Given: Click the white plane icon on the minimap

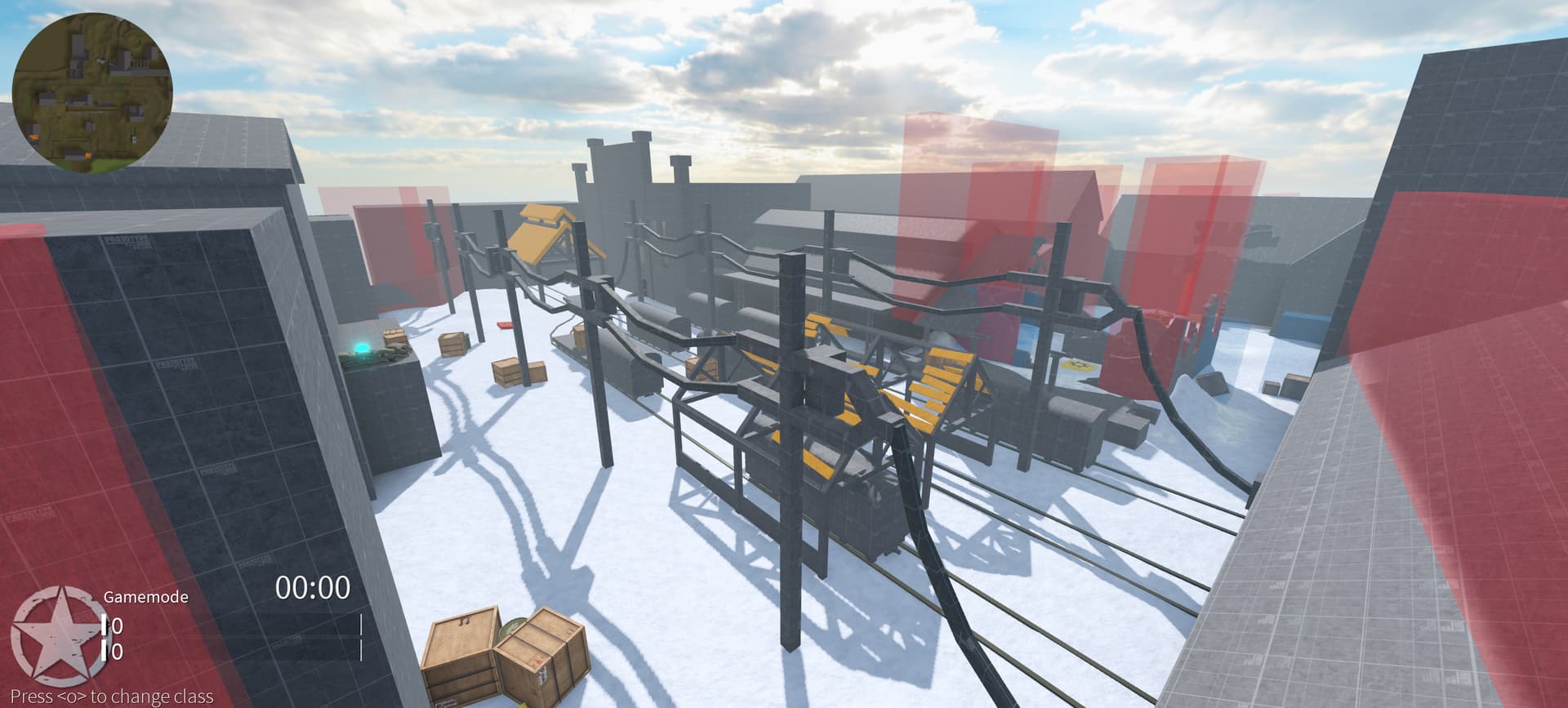Looking at the screenshot, I should click(103, 60).
